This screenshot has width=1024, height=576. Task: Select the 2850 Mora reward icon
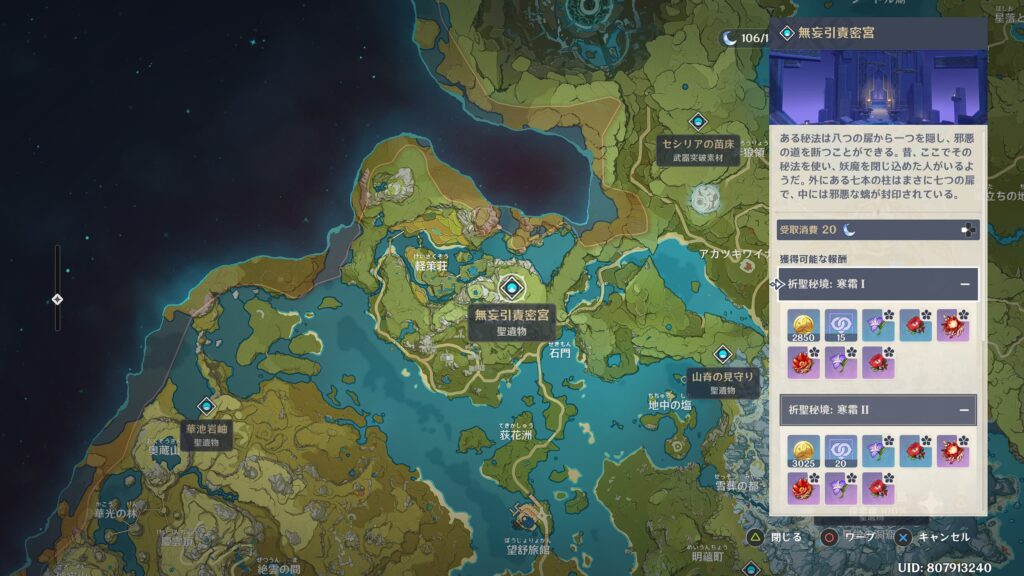pos(804,325)
